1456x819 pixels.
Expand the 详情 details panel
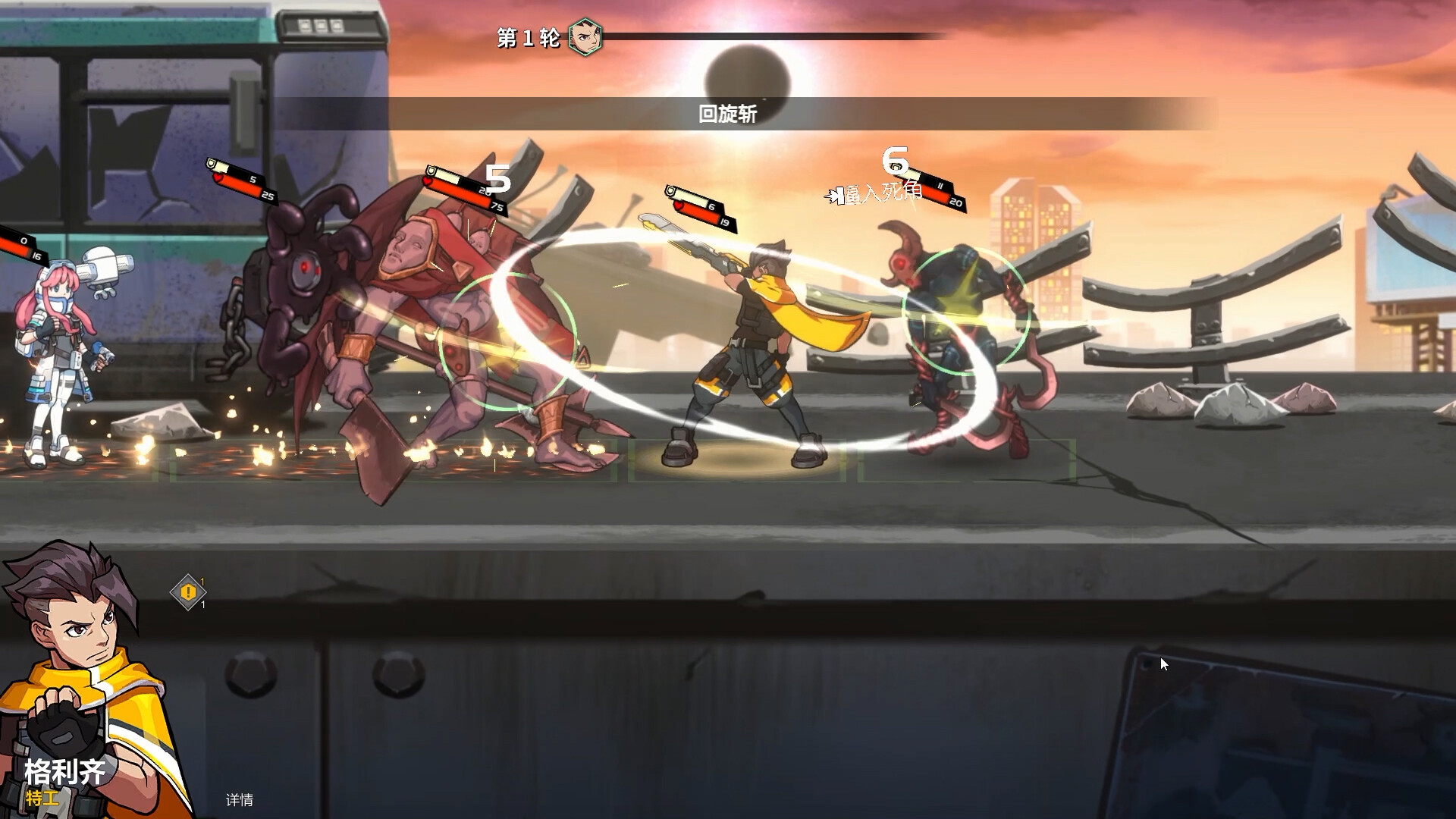point(239,799)
